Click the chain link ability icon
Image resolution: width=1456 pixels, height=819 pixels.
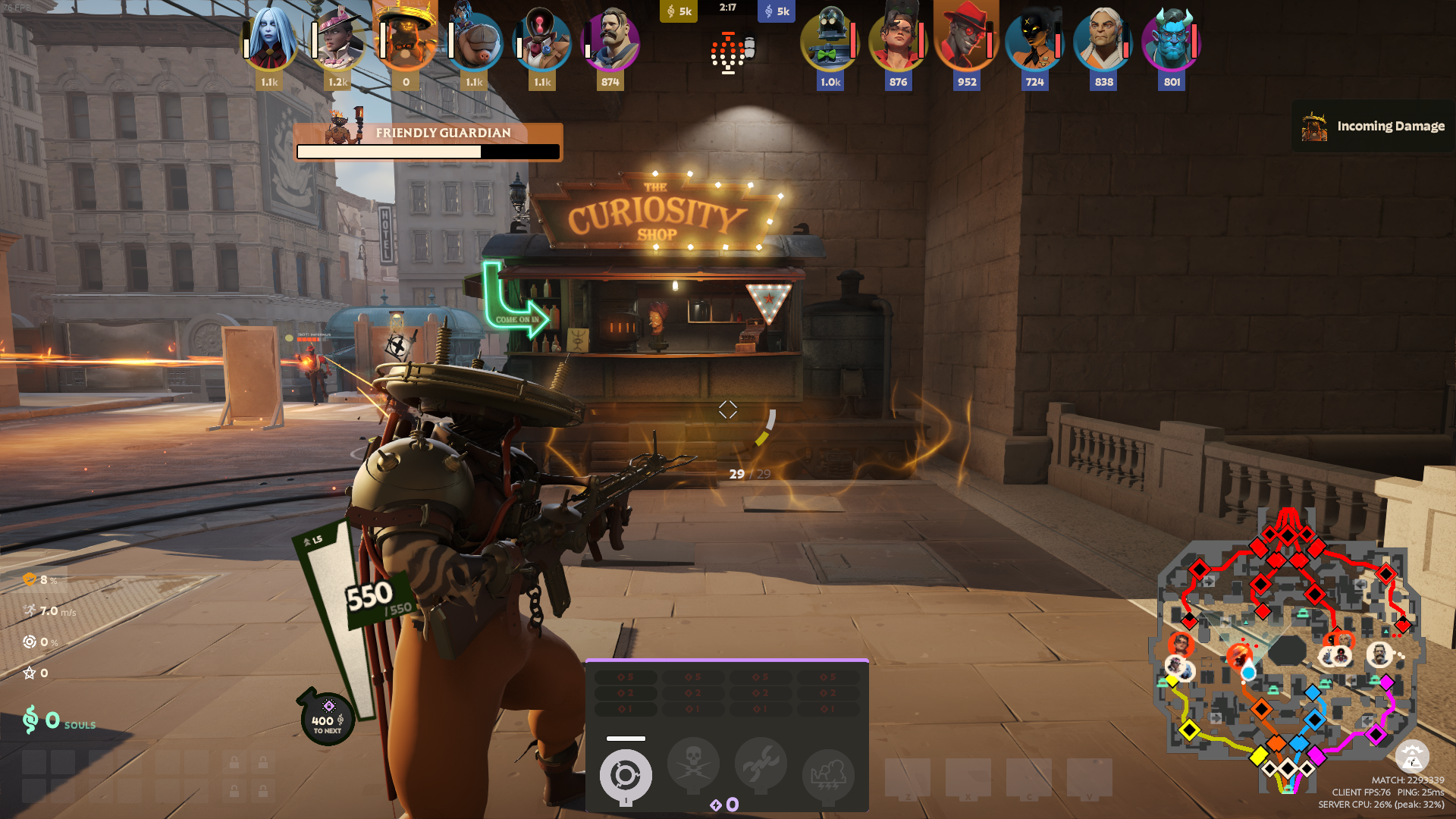tap(761, 766)
